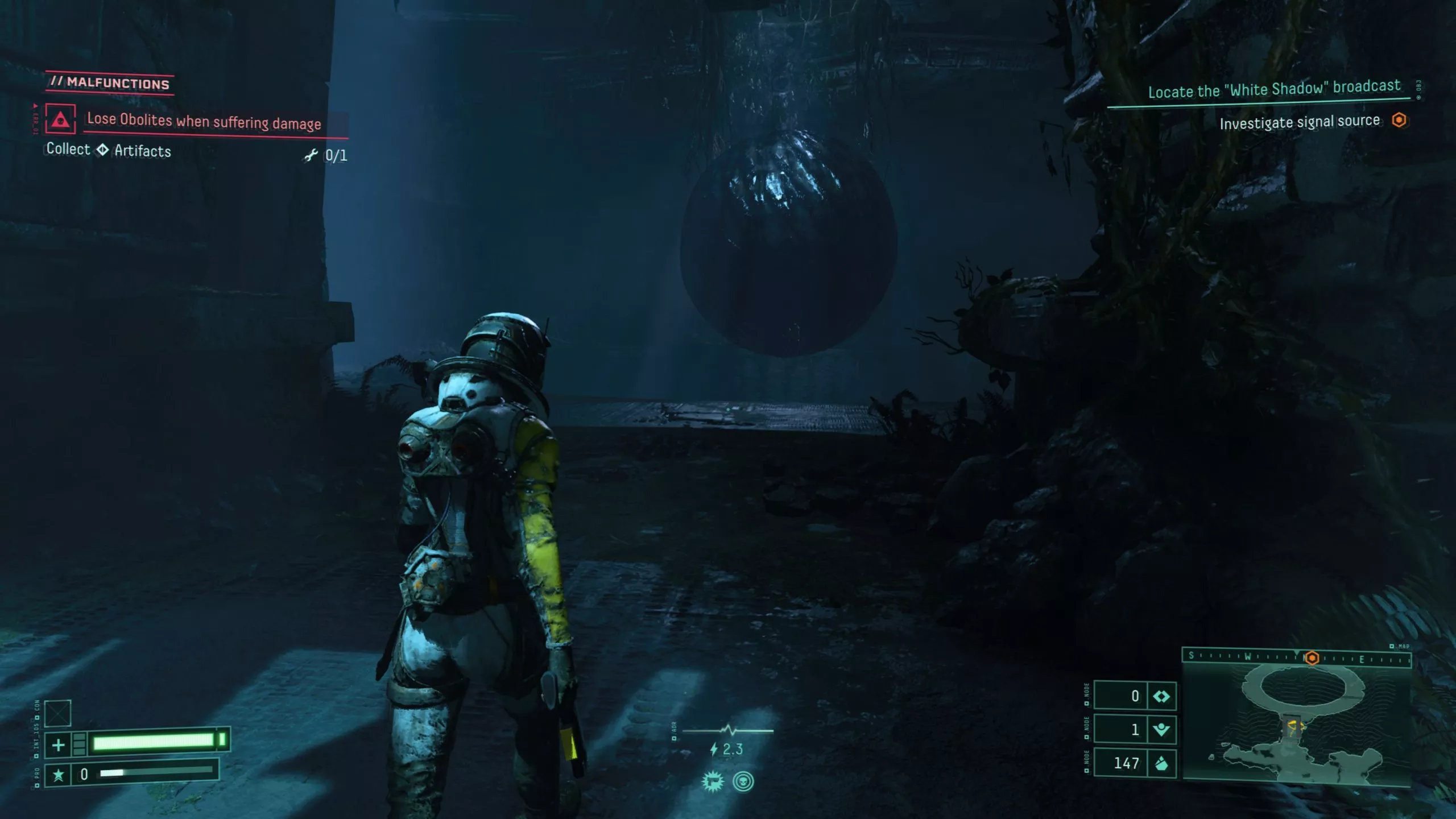The width and height of the screenshot is (1456, 819).
Task: Toggle the NODE square next to Obolite count
Action: 1087,770
